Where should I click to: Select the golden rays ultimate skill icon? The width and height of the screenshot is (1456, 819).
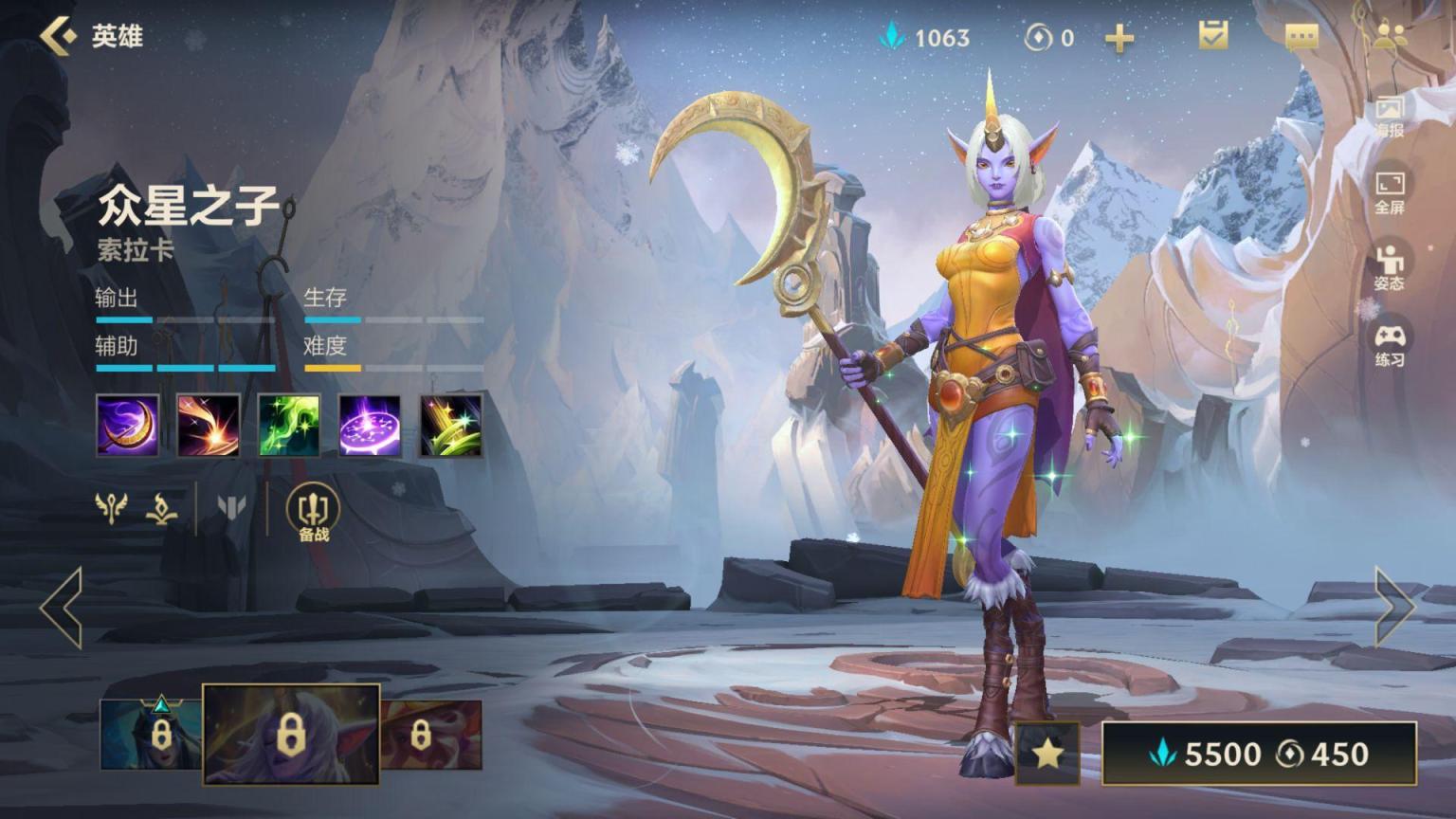pyautogui.click(x=451, y=426)
